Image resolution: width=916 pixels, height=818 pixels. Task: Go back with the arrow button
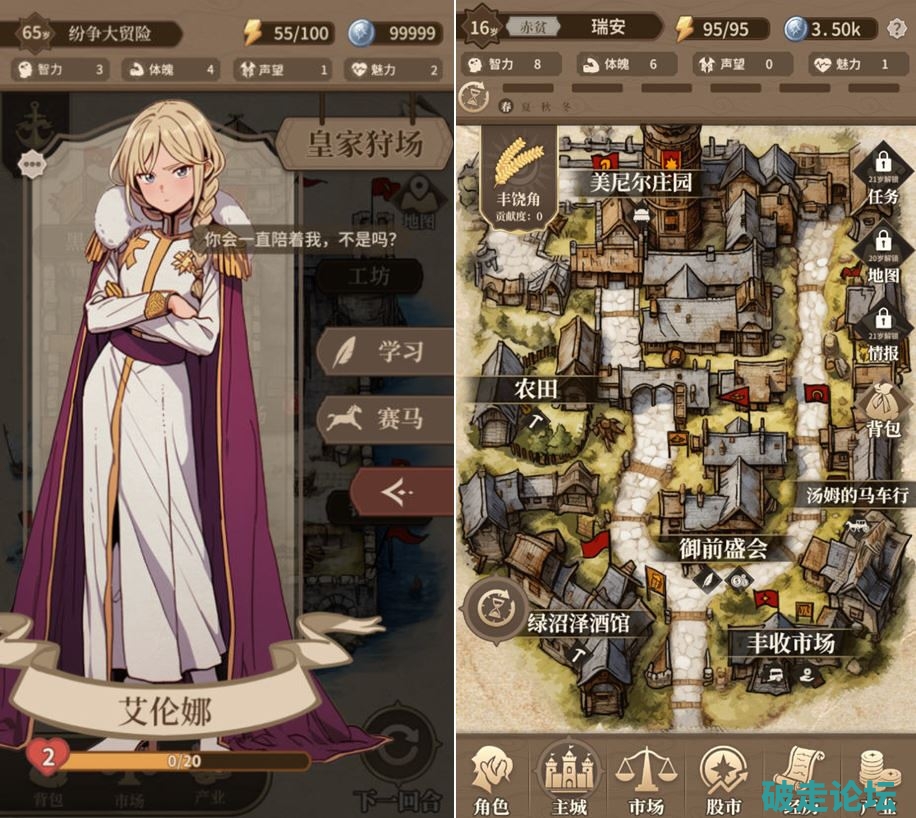[398, 491]
